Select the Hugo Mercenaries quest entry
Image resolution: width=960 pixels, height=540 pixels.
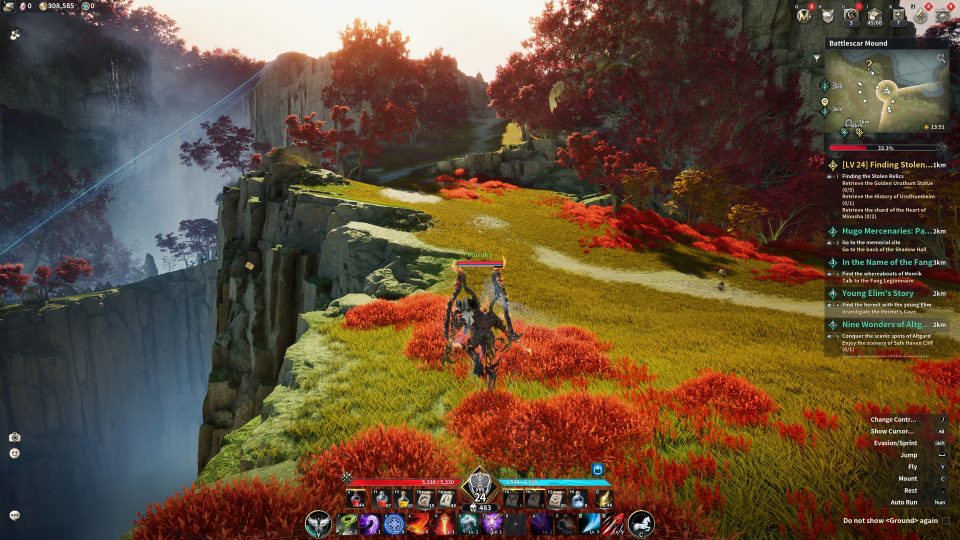[880, 231]
